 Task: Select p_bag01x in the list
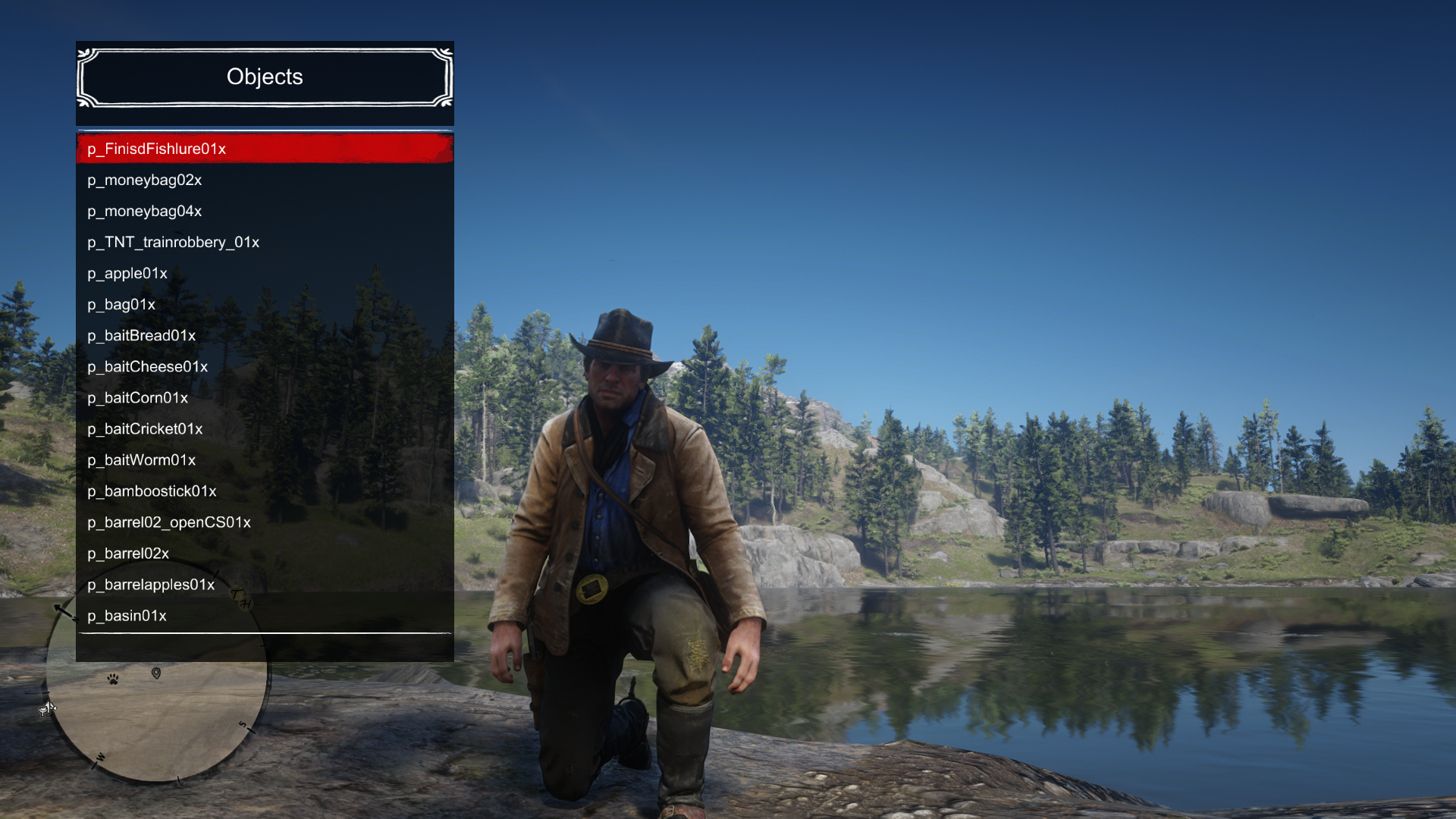tap(265, 304)
